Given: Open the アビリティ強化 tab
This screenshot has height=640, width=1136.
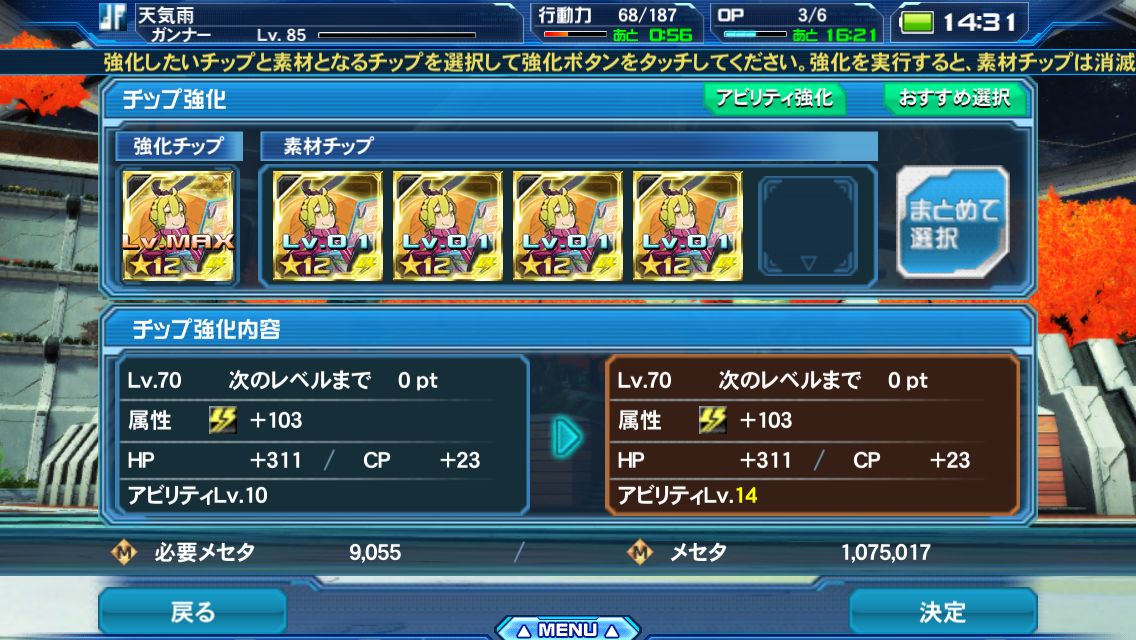Looking at the screenshot, I should [x=774, y=99].
